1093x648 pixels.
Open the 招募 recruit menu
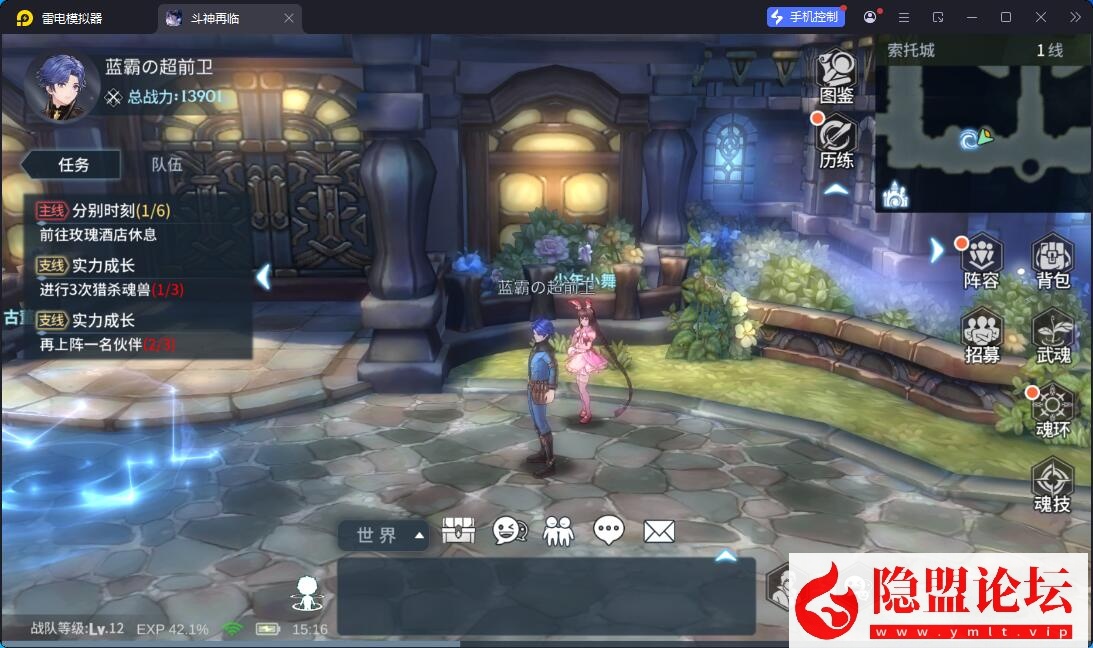[981, 335]
